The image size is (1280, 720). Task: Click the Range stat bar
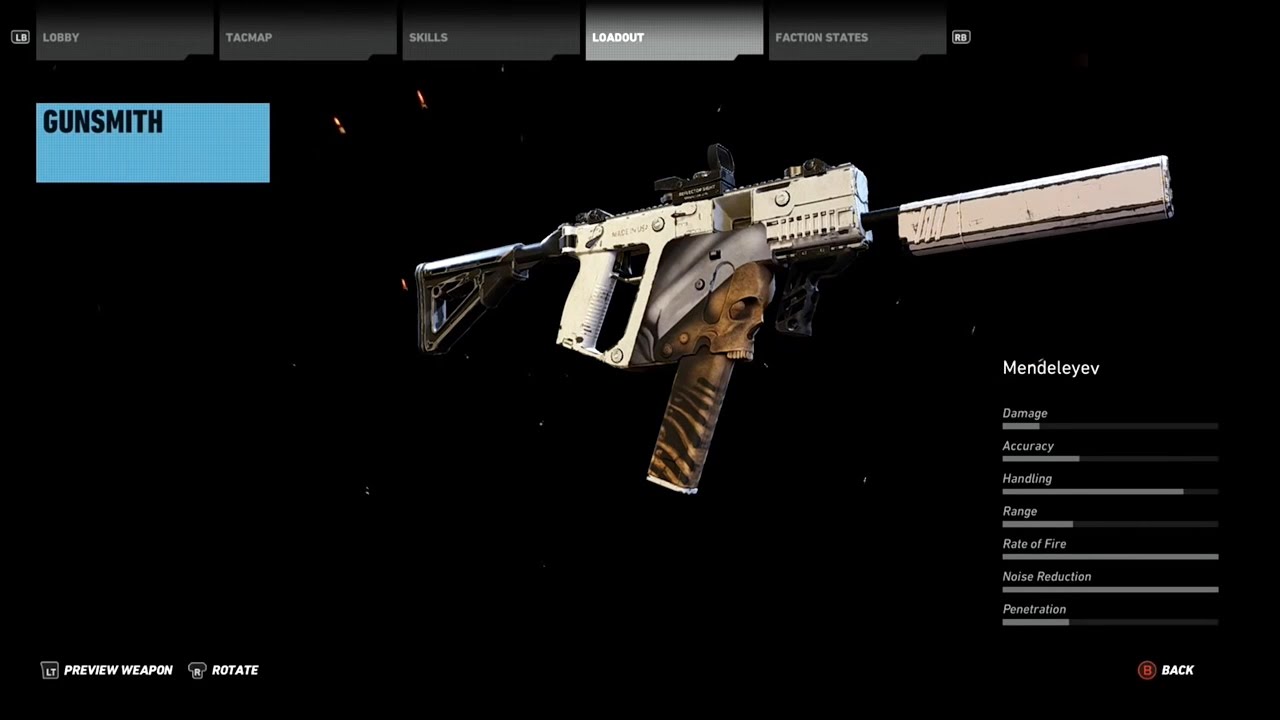pos(1110,524)
